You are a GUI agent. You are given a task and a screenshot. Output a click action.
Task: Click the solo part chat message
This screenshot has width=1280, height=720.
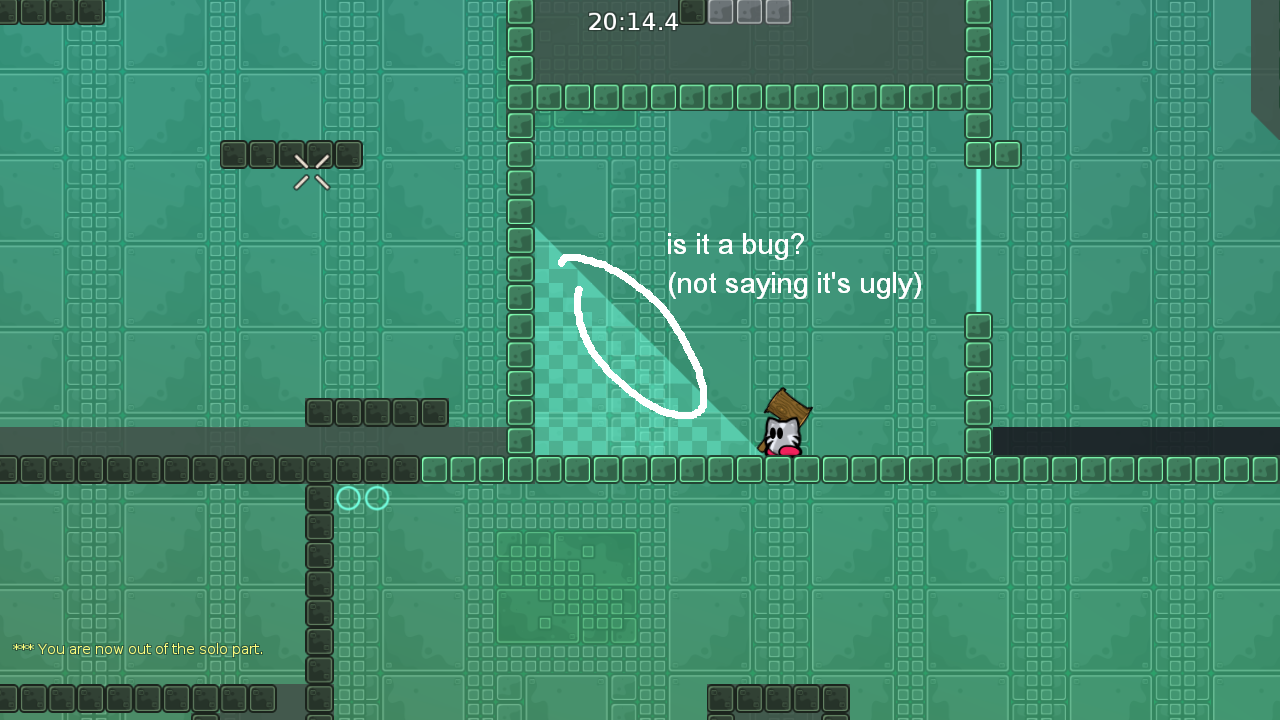pyautogui.click(x=137, y=649)
